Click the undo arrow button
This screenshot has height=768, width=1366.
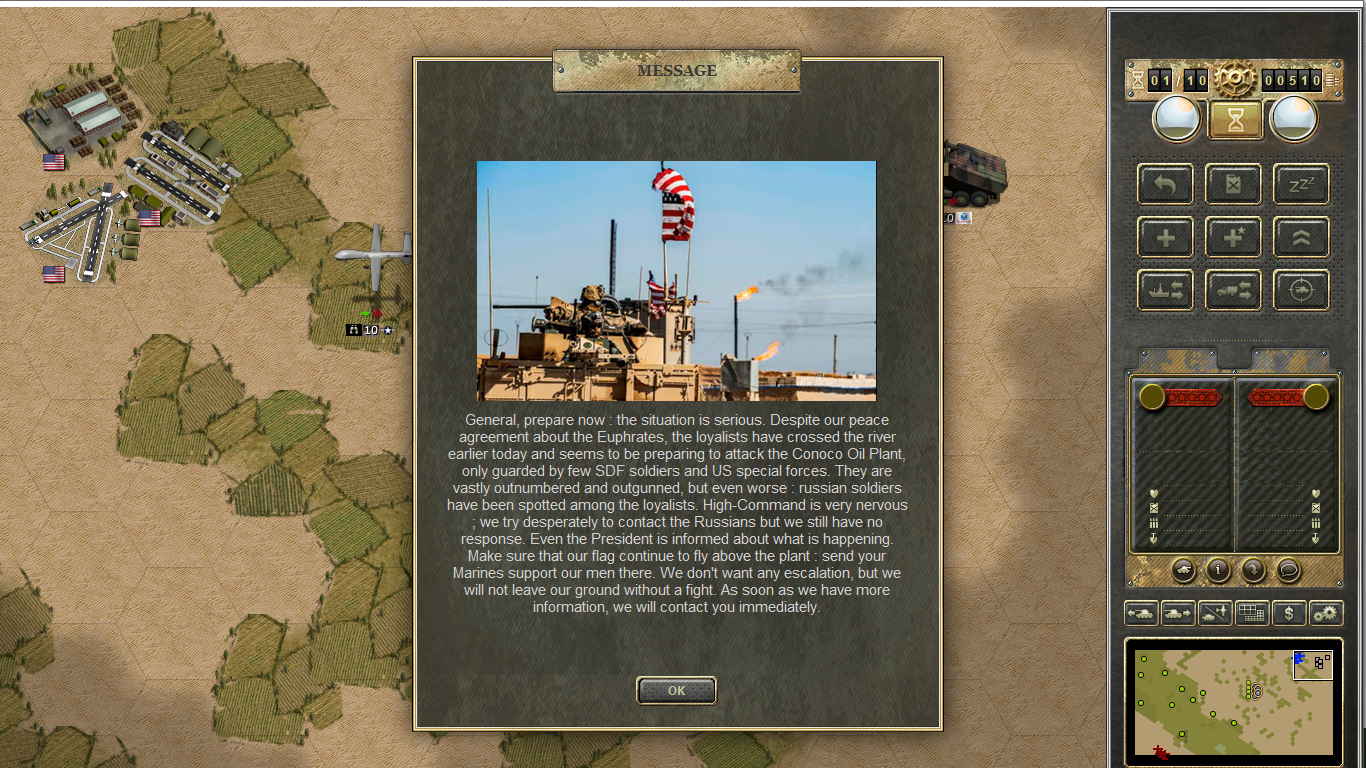[x=1165, y=184]
